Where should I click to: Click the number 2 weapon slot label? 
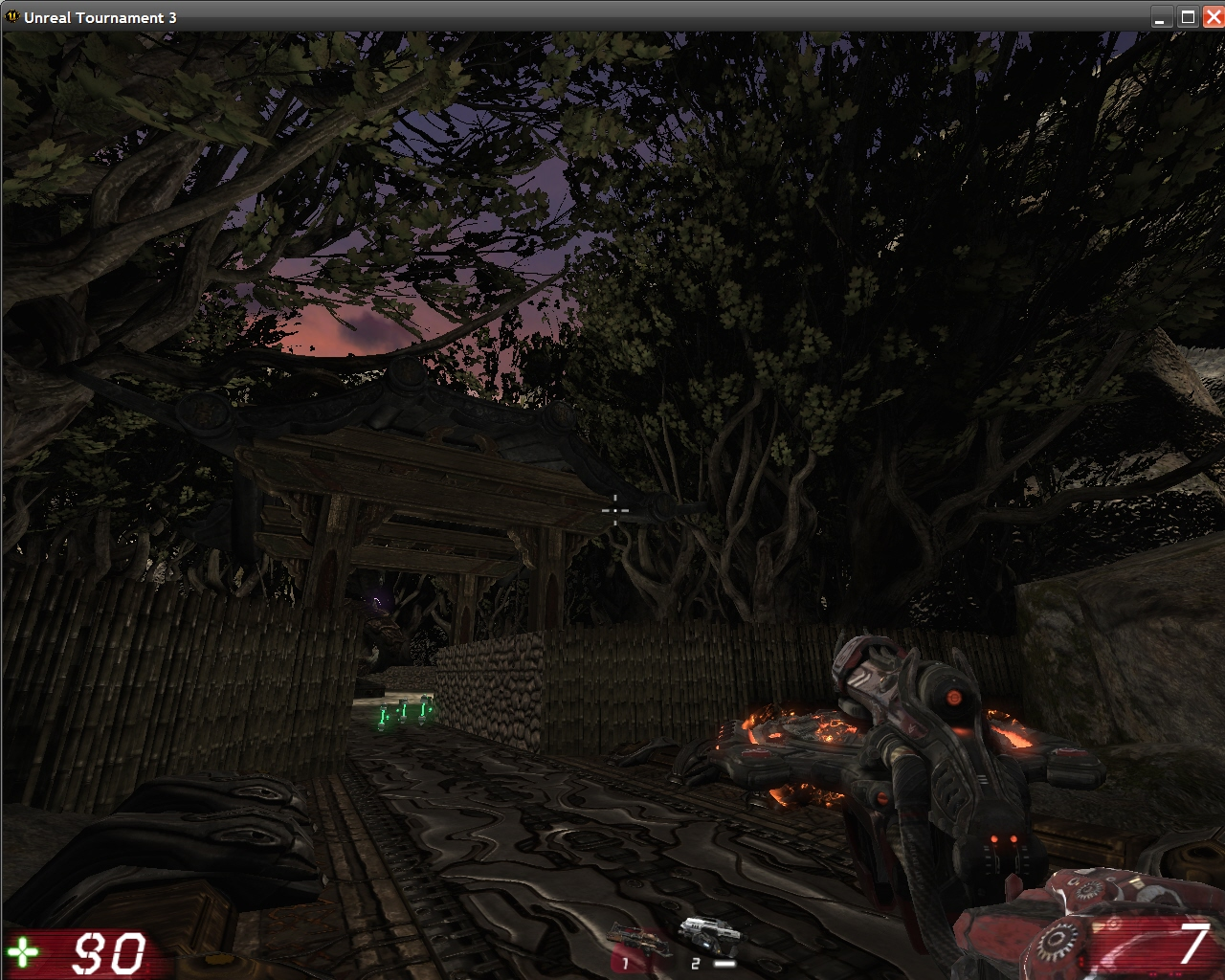point(695,963)
